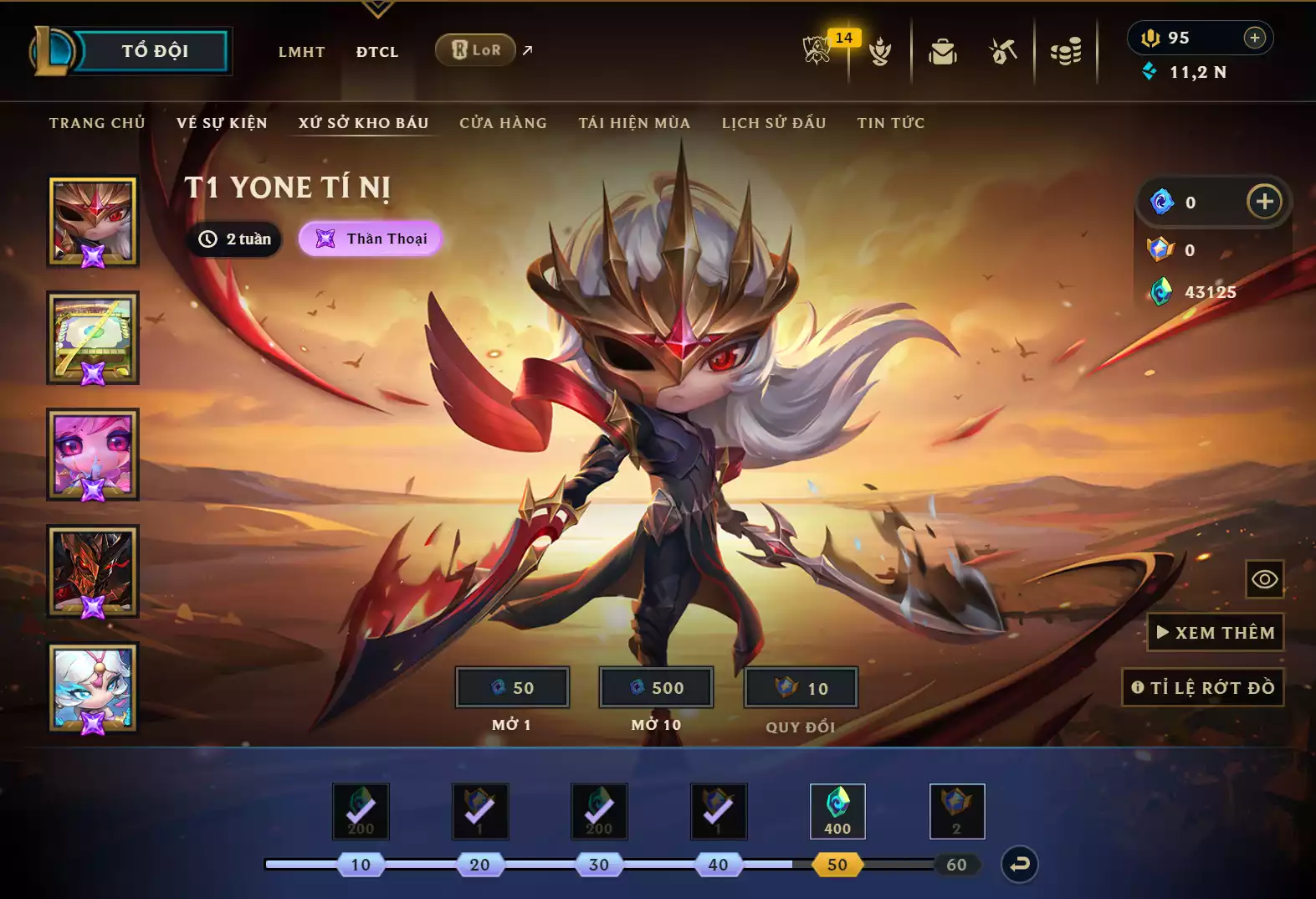1316x899 pixels.
Task: Click the treasure token icon next to 0
Action: tap(1159, 202)
